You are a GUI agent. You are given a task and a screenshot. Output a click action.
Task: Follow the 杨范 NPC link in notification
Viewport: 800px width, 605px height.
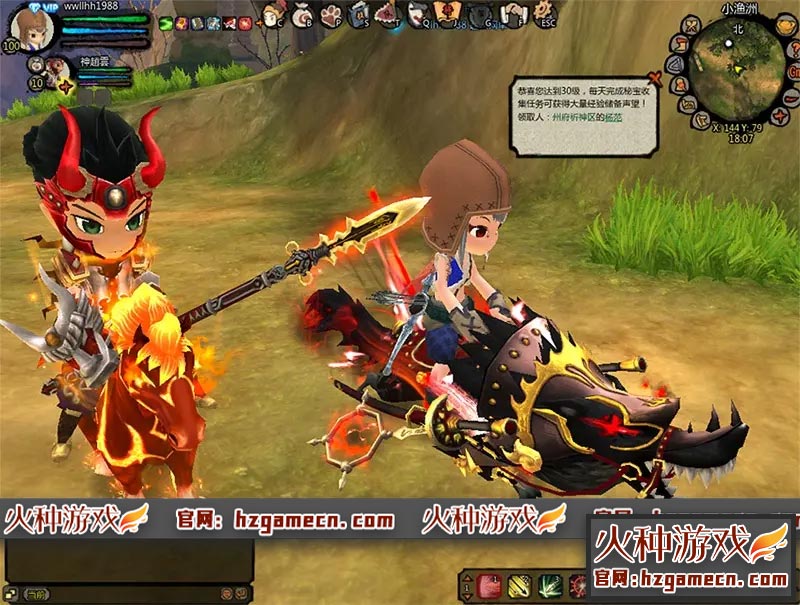(616, 118)
